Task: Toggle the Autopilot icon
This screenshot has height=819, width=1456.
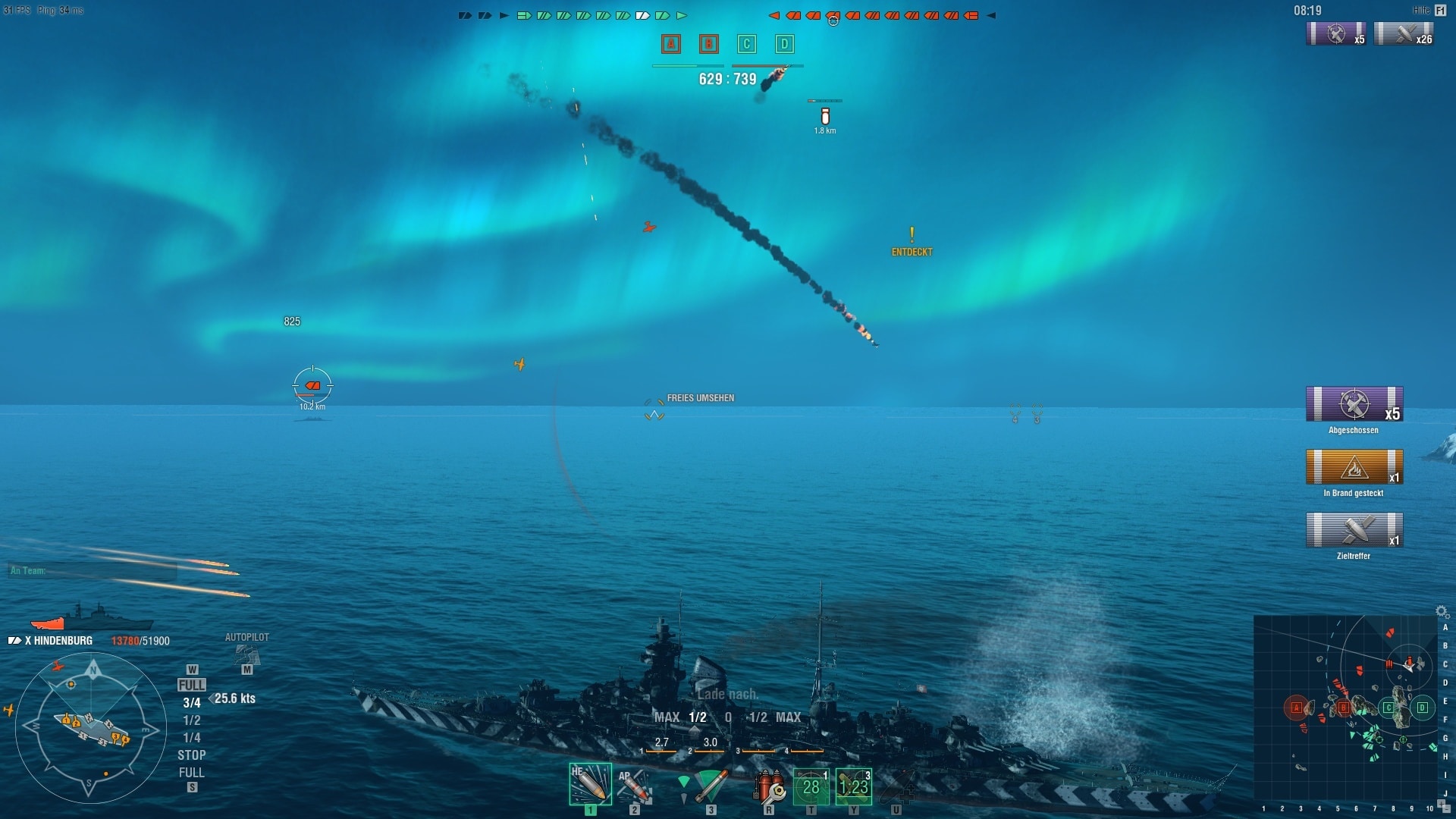Action: point(246,655)
